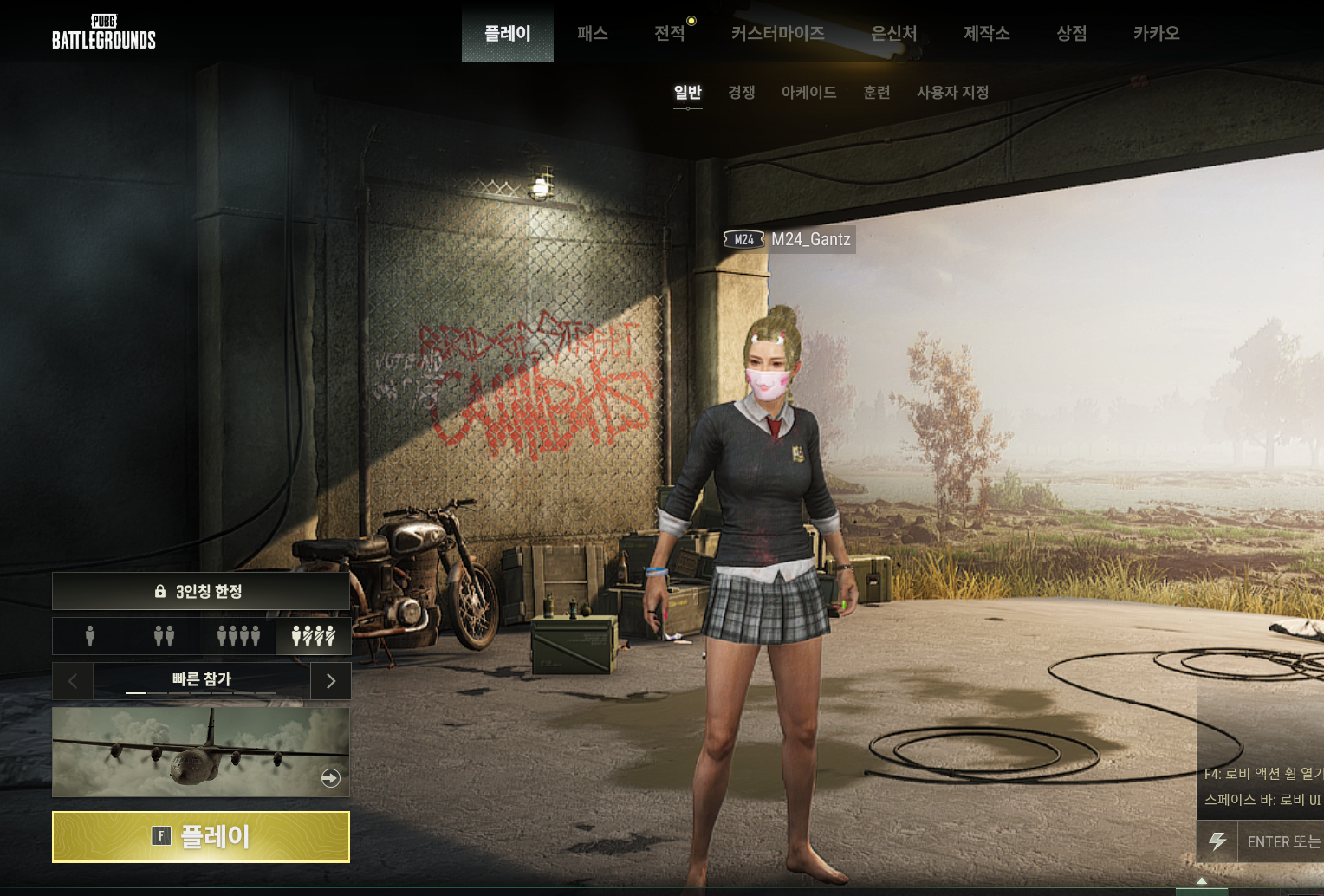The height and width of the screenshot is (896, 1324).
Task: Choose the 훈련 (Training) mode tab
Action: pos(876,92)
